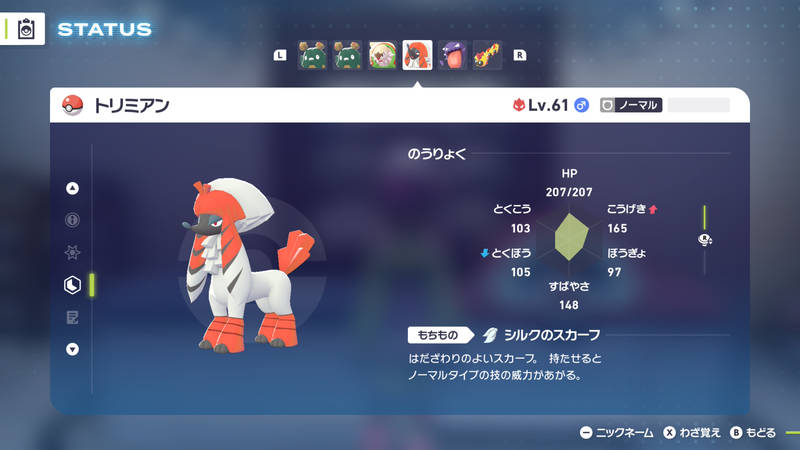Open the info page tab
Screen dimensions: 800x450
[x=72, y=220]
